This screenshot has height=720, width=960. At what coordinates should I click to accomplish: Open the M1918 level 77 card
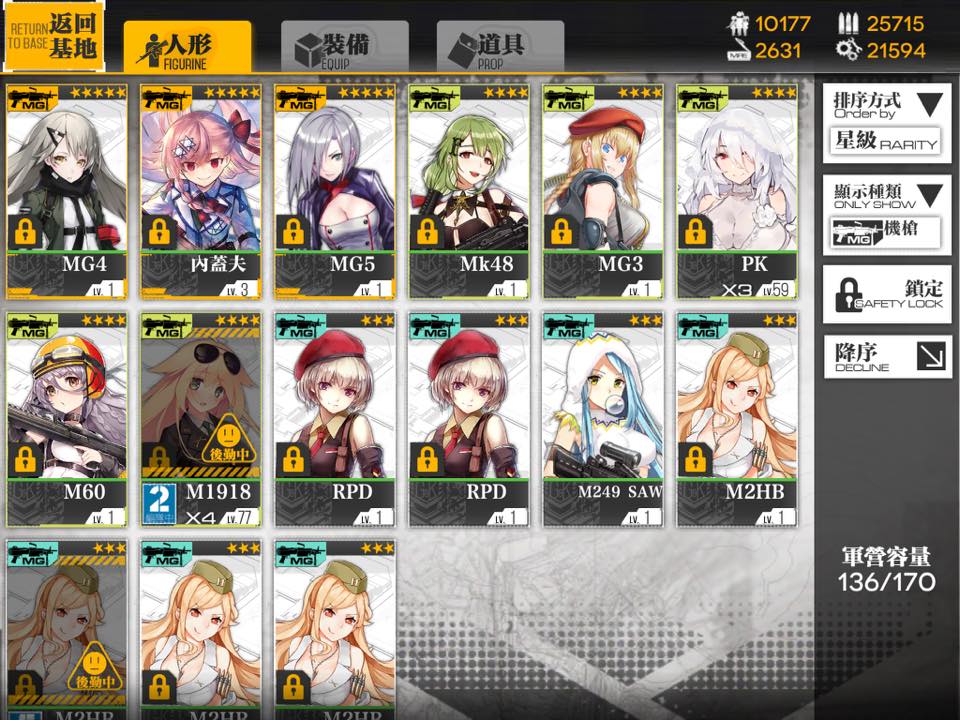click(201, 418)
